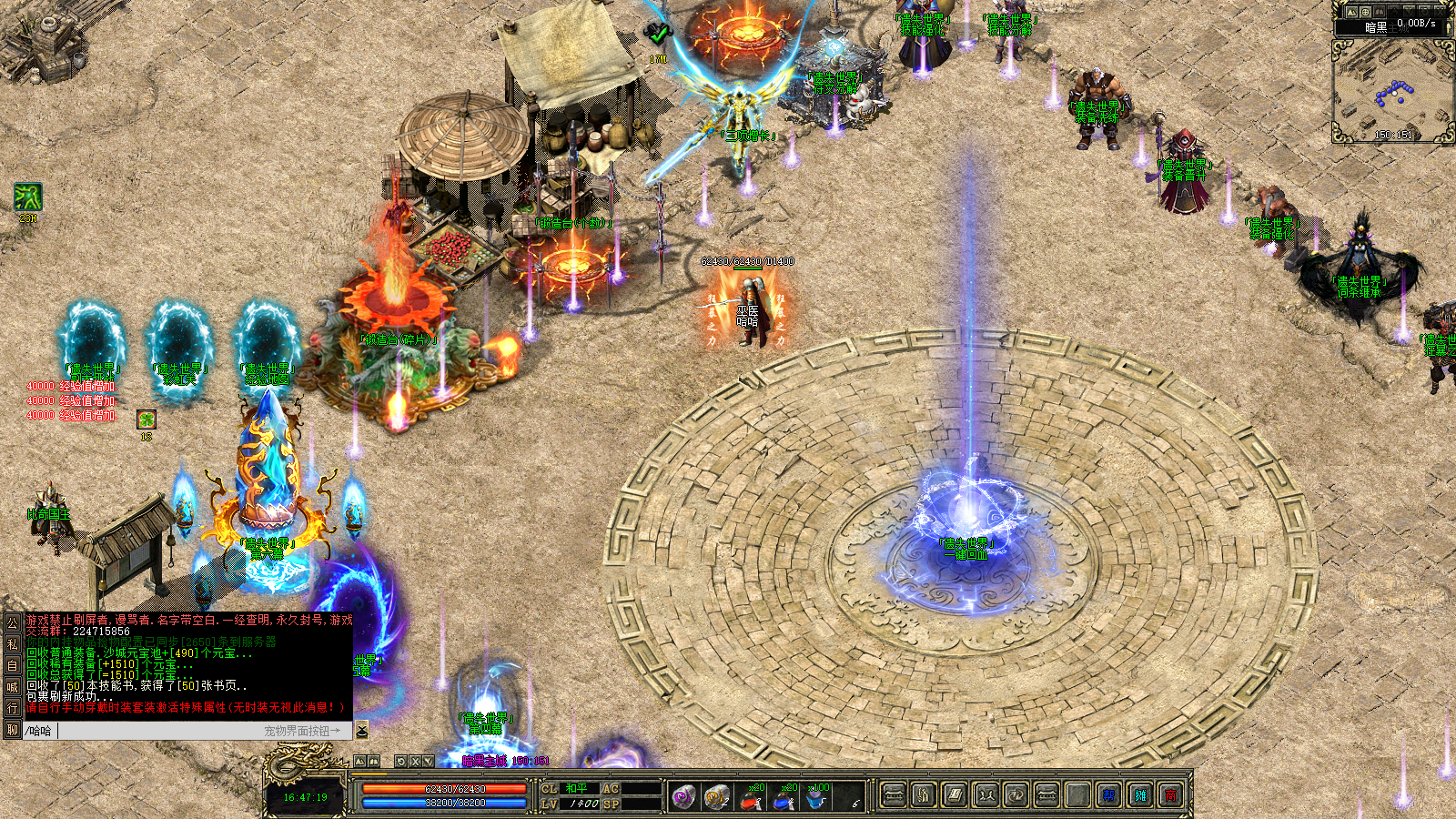Screen dimensions: 1456x819
Task: Click the green running figure buff icon
Action: click(27, 197)
